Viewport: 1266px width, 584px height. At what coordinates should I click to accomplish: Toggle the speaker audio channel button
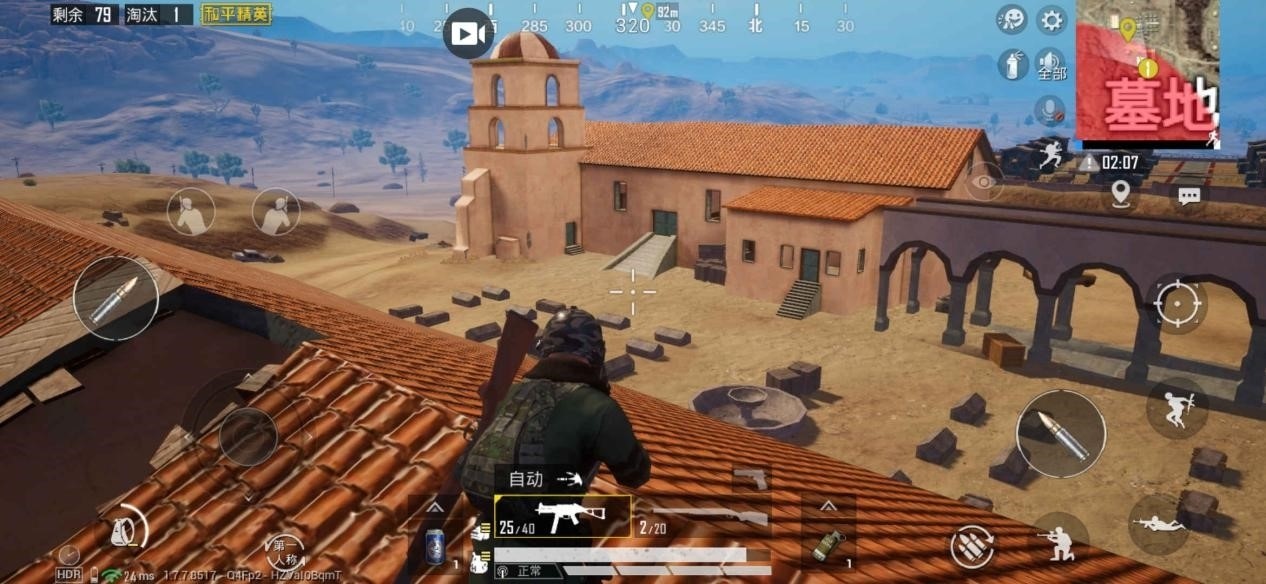(x=1051, y=65)
